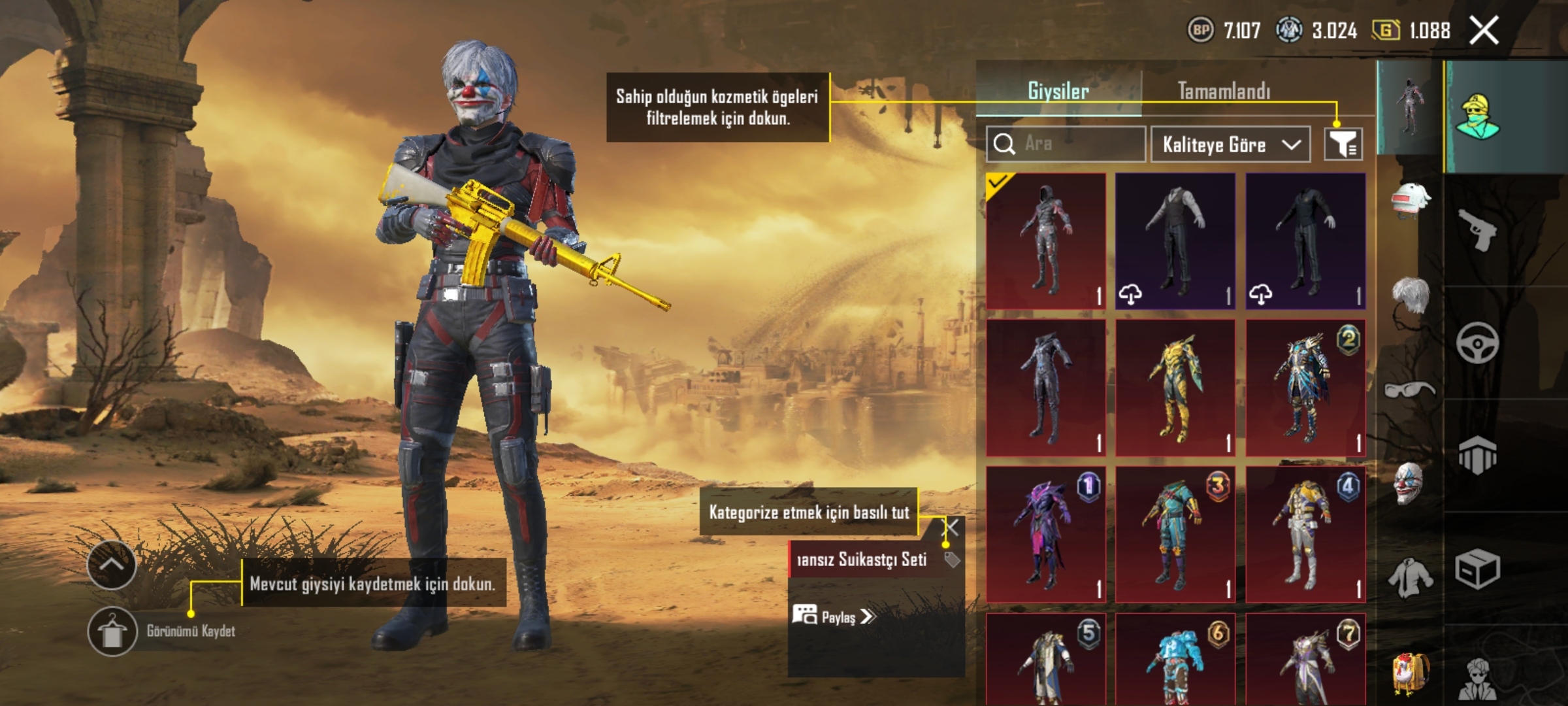Image resolution: width=1568 pixels, height=706 pixels.
Task: Pick the purple outfit marked number 1
Action: point(1046,534)
